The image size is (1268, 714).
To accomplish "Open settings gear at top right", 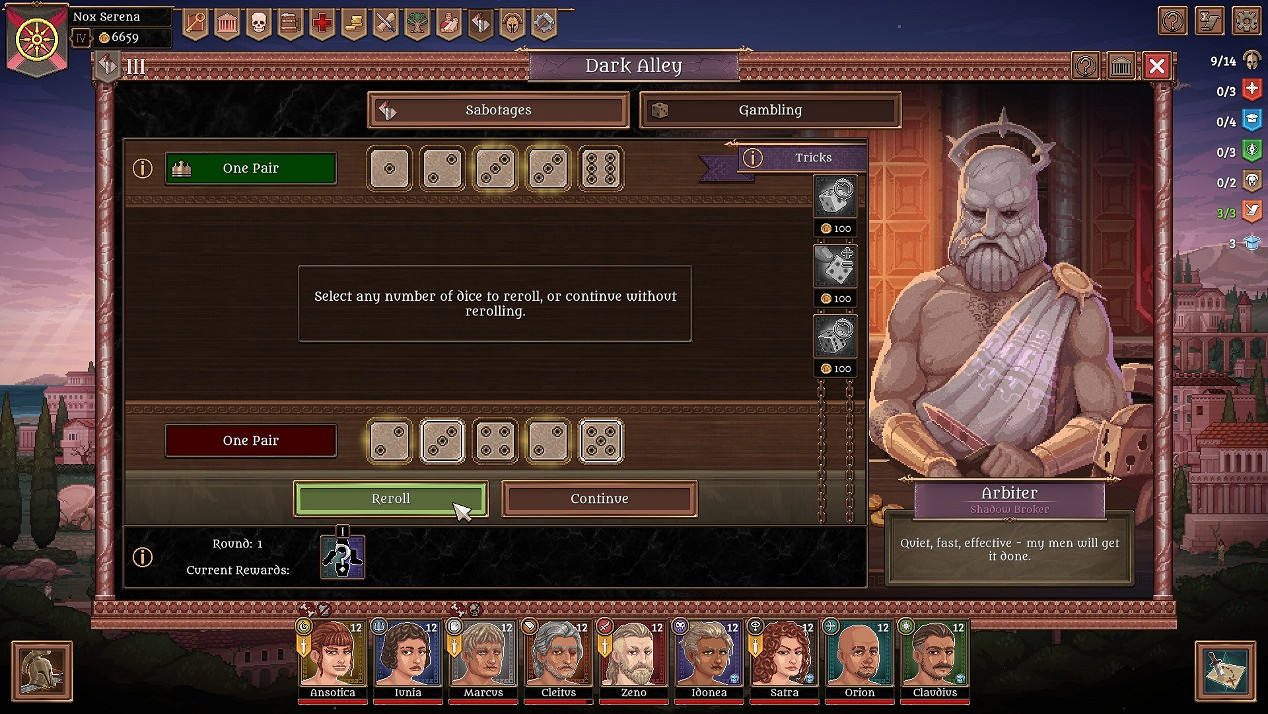I will (x=1245, y=20).
